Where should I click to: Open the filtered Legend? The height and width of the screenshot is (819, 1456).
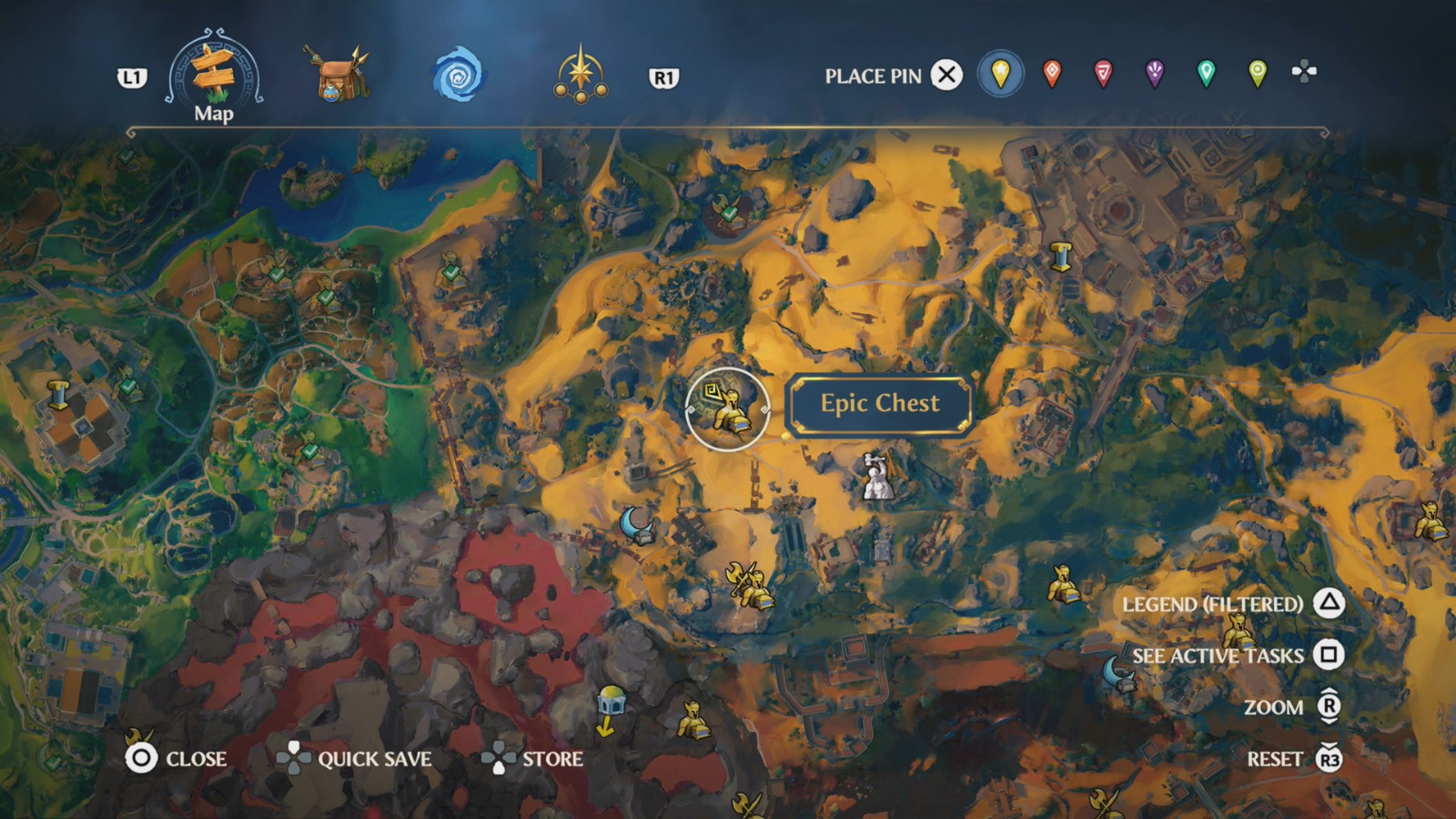(1213, 602)
